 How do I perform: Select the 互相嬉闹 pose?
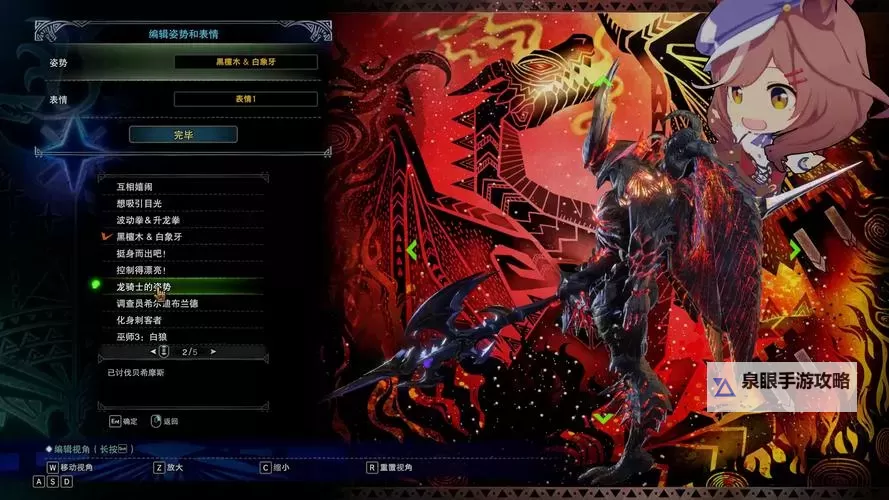point(135,187)
